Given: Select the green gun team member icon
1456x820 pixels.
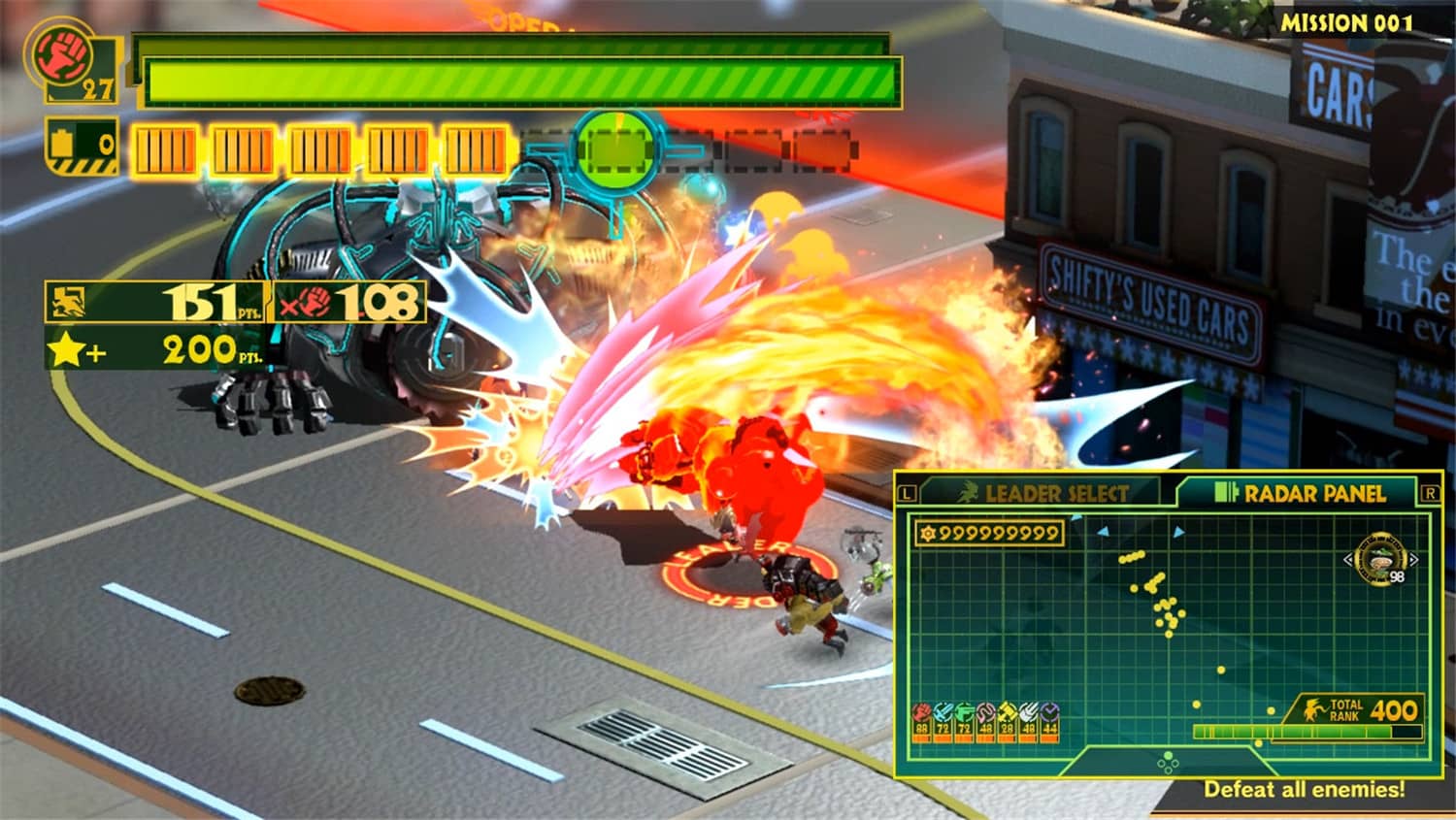Looking at the screenshot, I should (963, 711).
